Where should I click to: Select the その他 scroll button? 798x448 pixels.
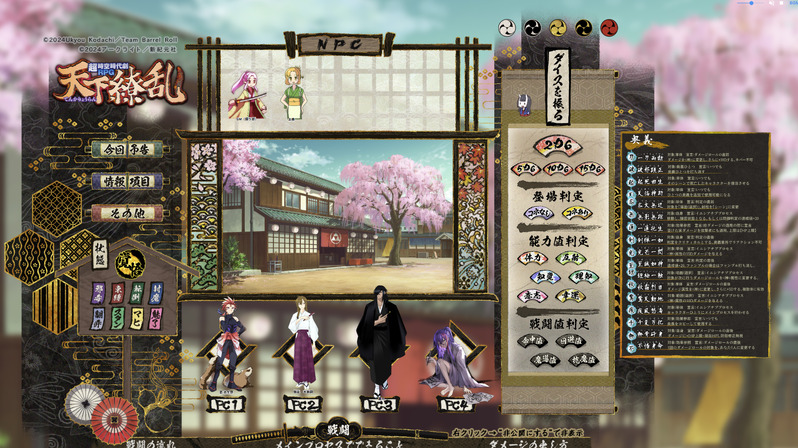[126, 213]
